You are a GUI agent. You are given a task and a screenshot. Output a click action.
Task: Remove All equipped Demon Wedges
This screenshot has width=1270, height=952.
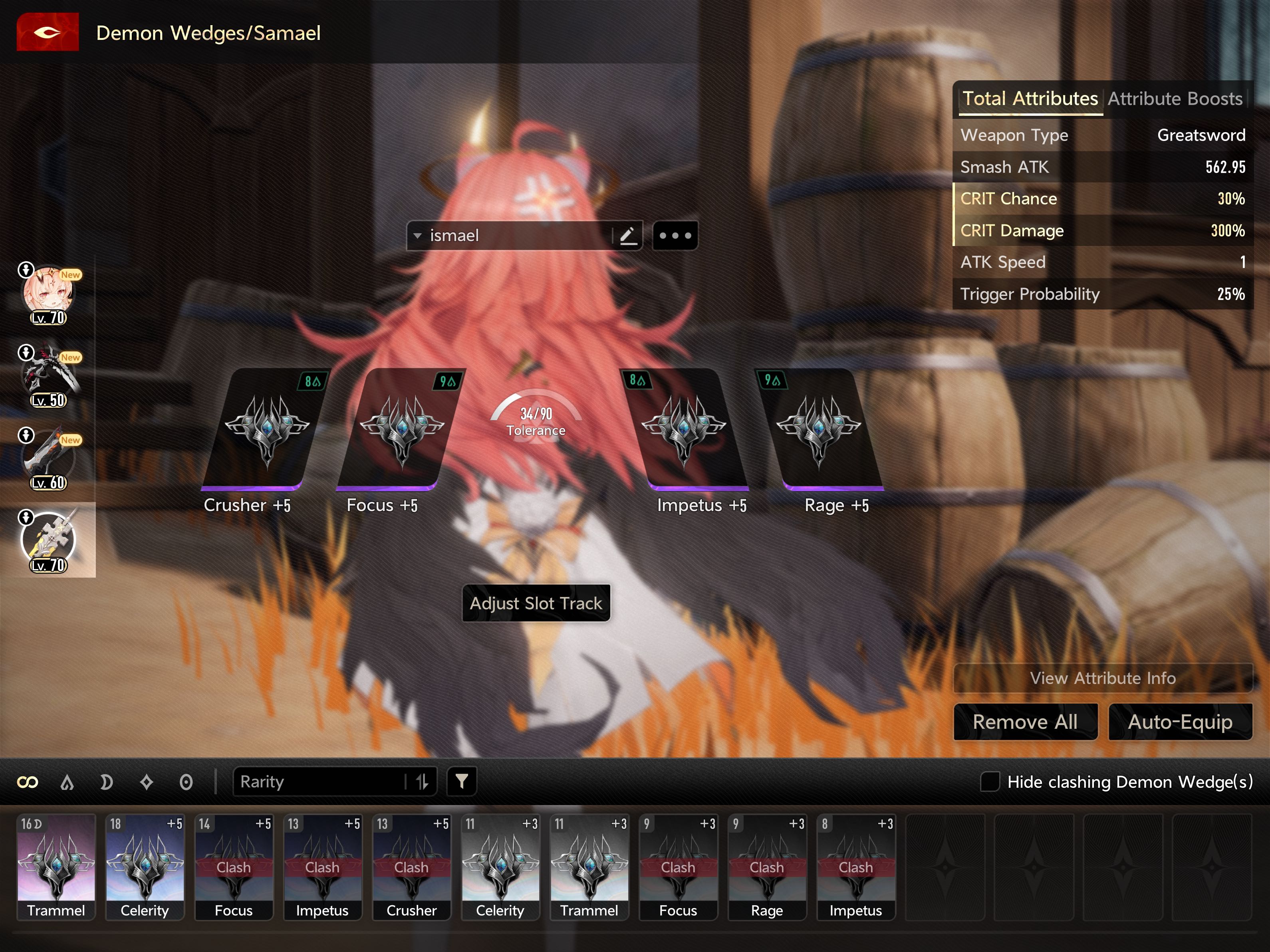[1025, 722]
